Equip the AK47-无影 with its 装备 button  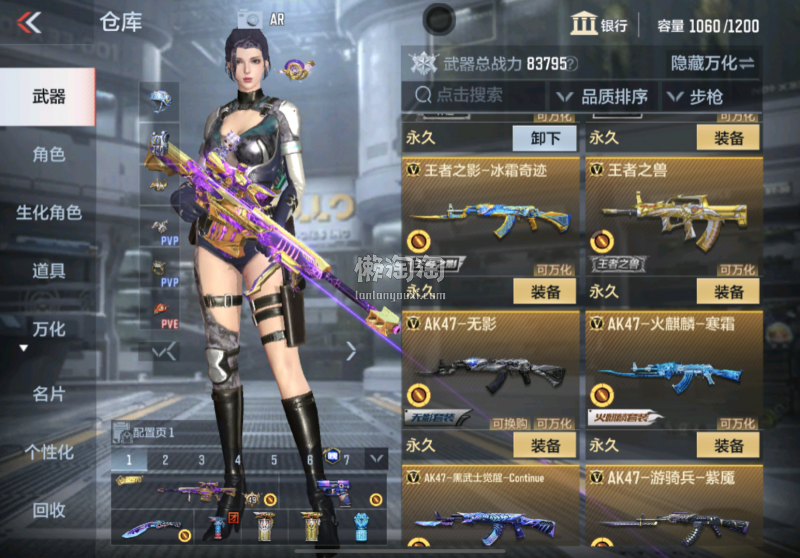[x=544, y=446]
